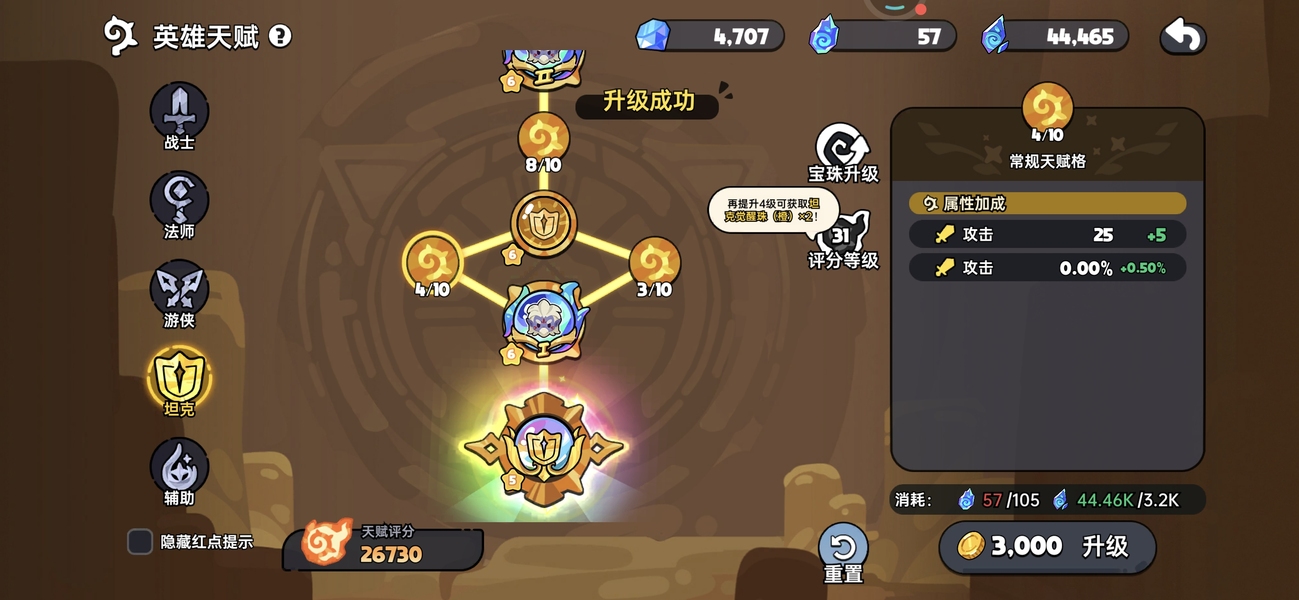
Task: Click the blue diamond currency showing 4,707
Action: tap(710, 37)
